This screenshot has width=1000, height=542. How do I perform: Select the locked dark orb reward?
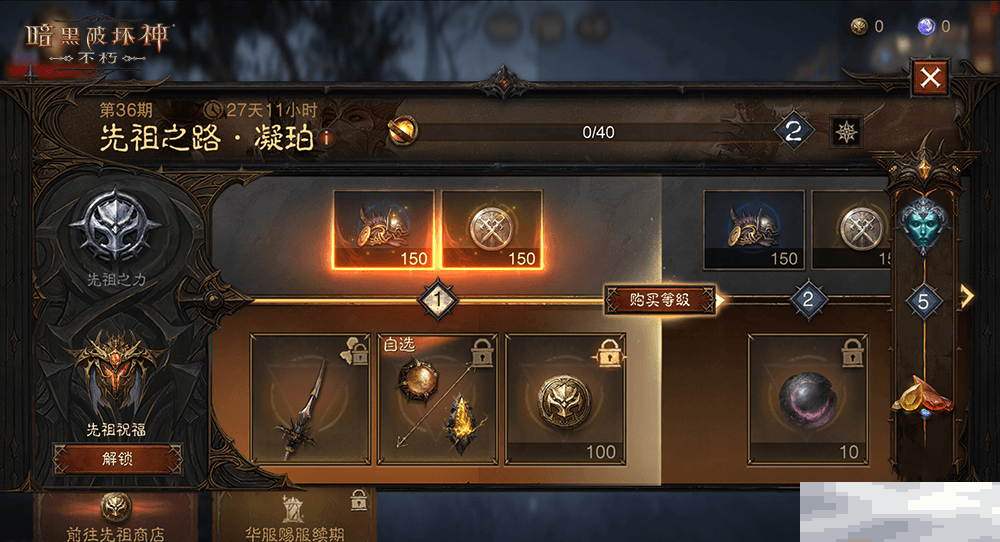click(807, 399)
